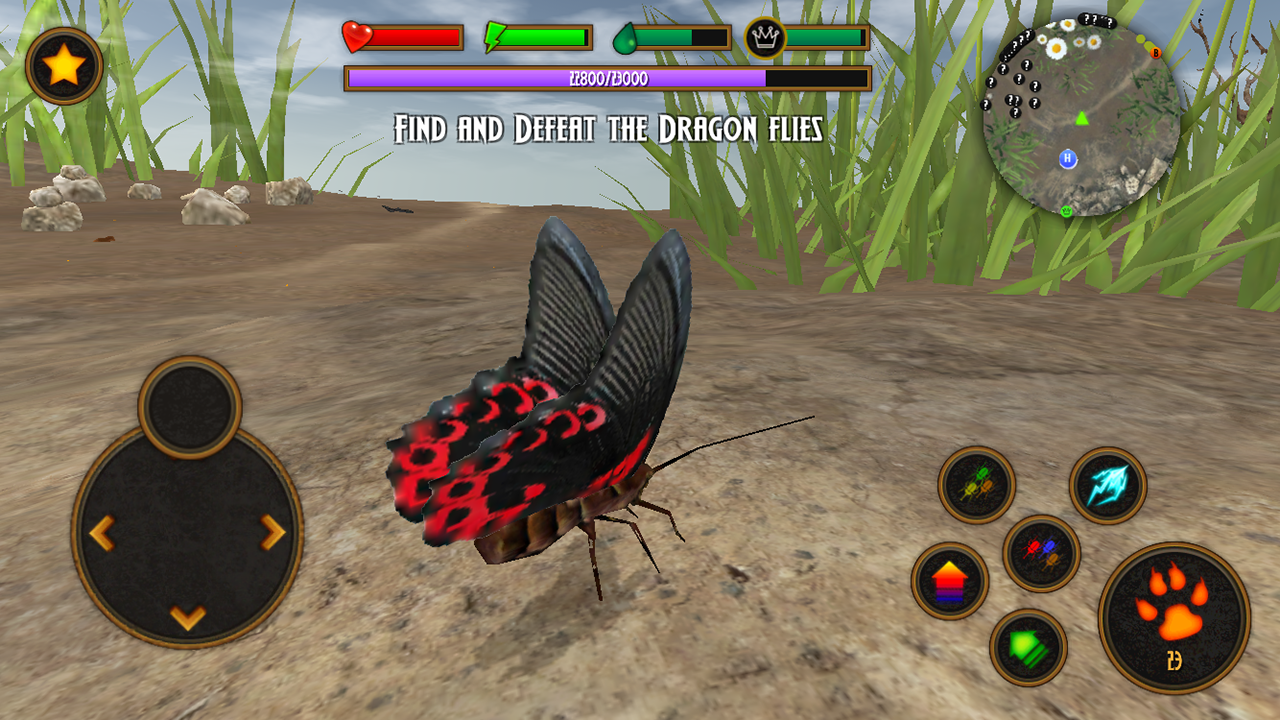Tap the down chevron on the movement joystick
This screenshot has height=720, width=1280.
(184, 615)
